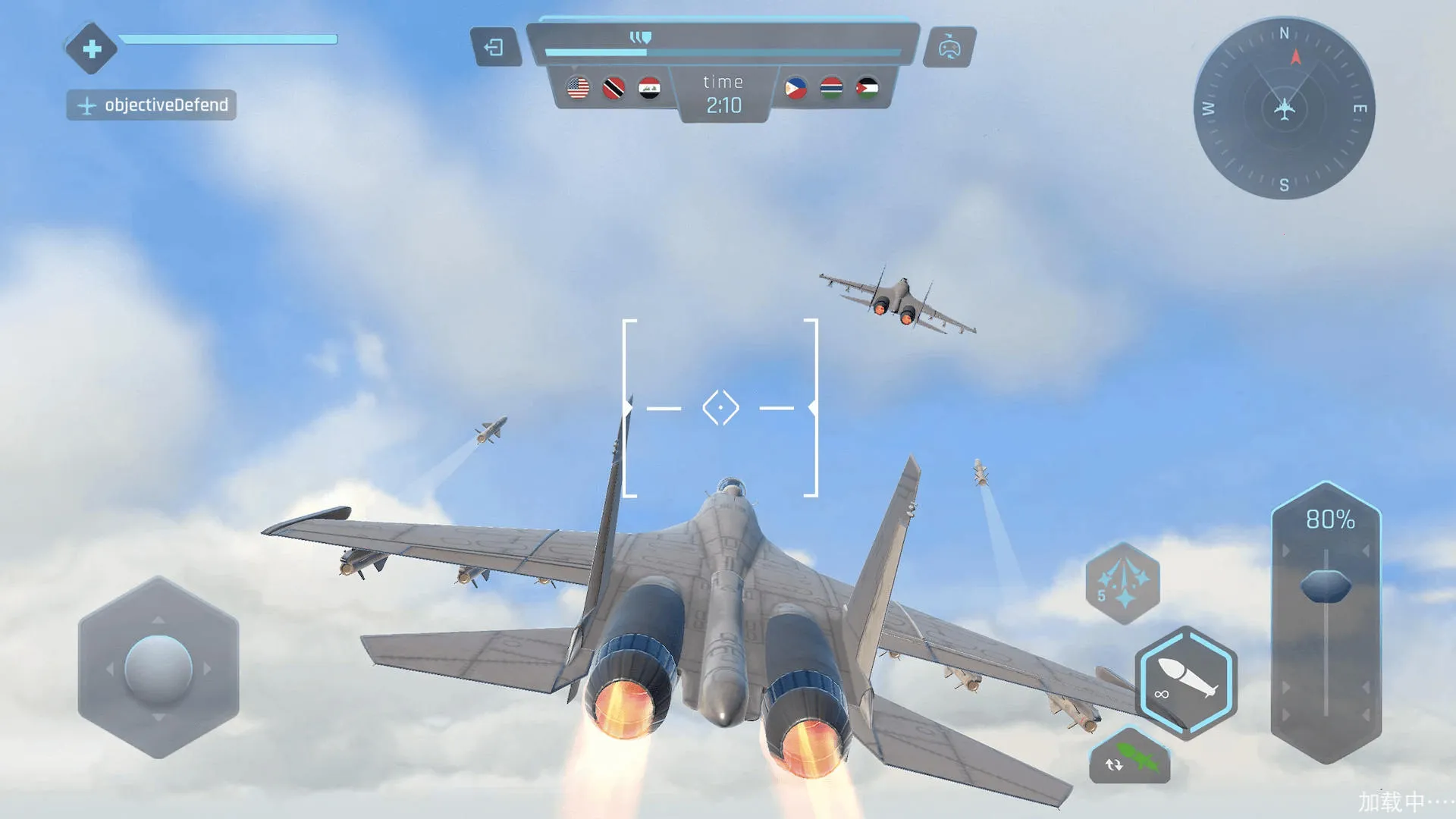Tap the upper arrow on the throttle column
Screen dimensions: 1456x819
click(1286, 549)
